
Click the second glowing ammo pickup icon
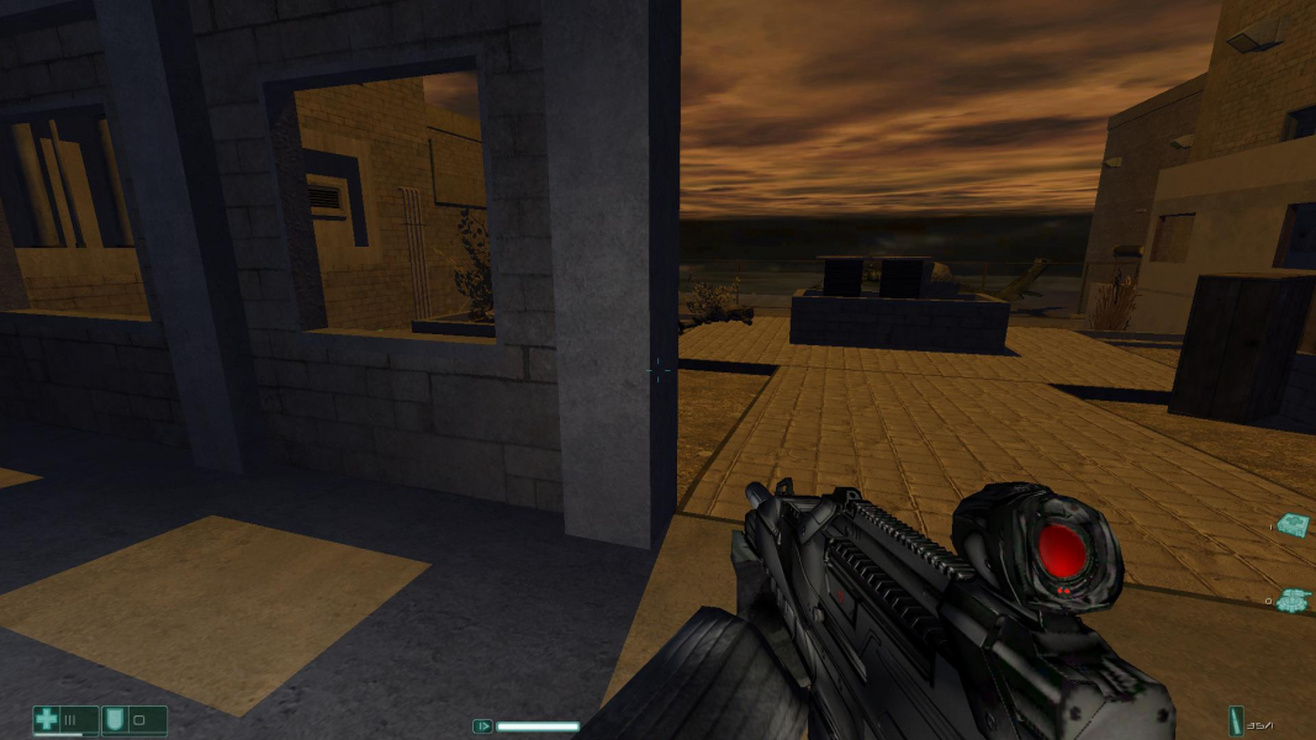1294,600
